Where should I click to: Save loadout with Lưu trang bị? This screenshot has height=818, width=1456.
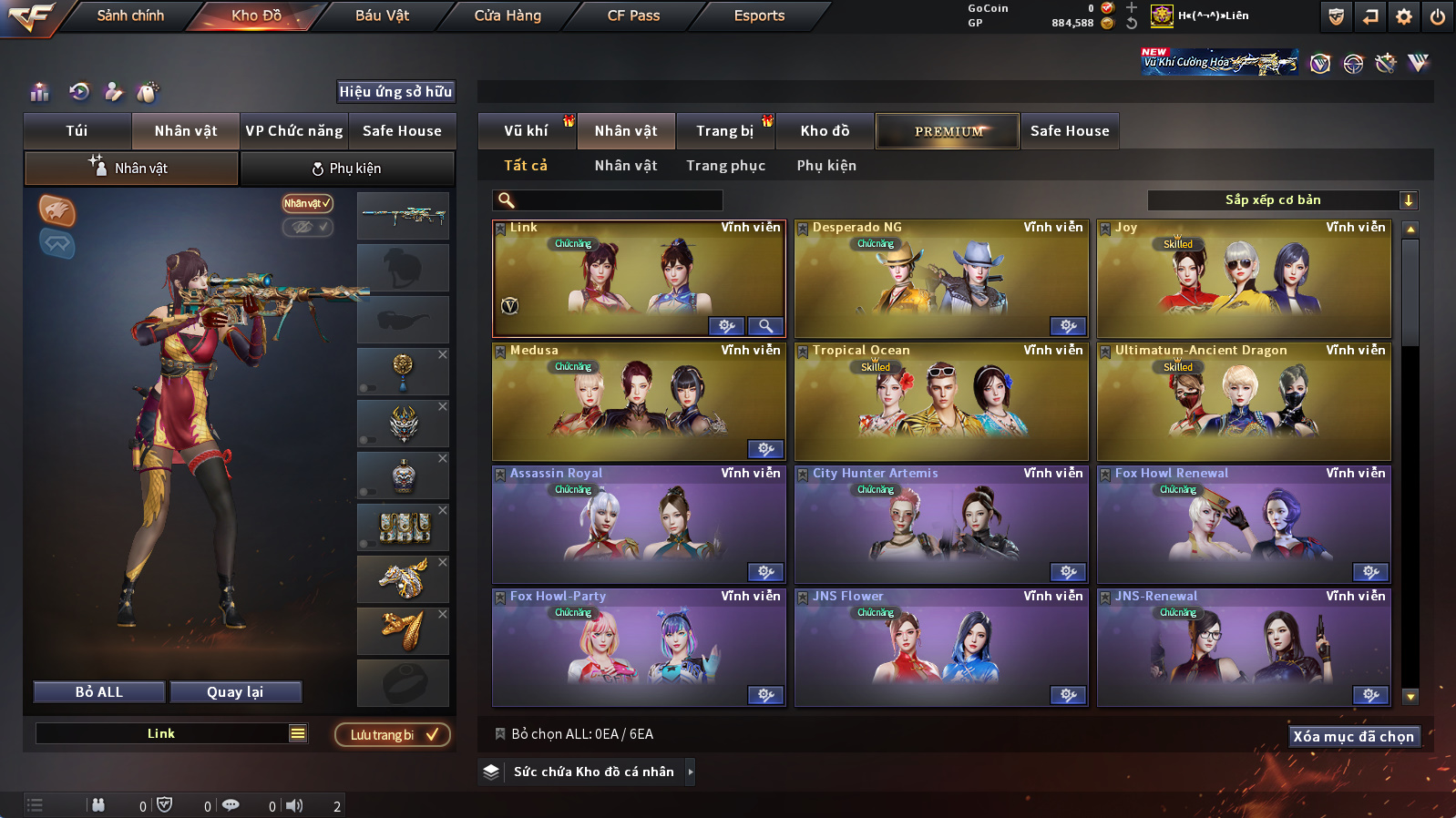pos(393,735)
